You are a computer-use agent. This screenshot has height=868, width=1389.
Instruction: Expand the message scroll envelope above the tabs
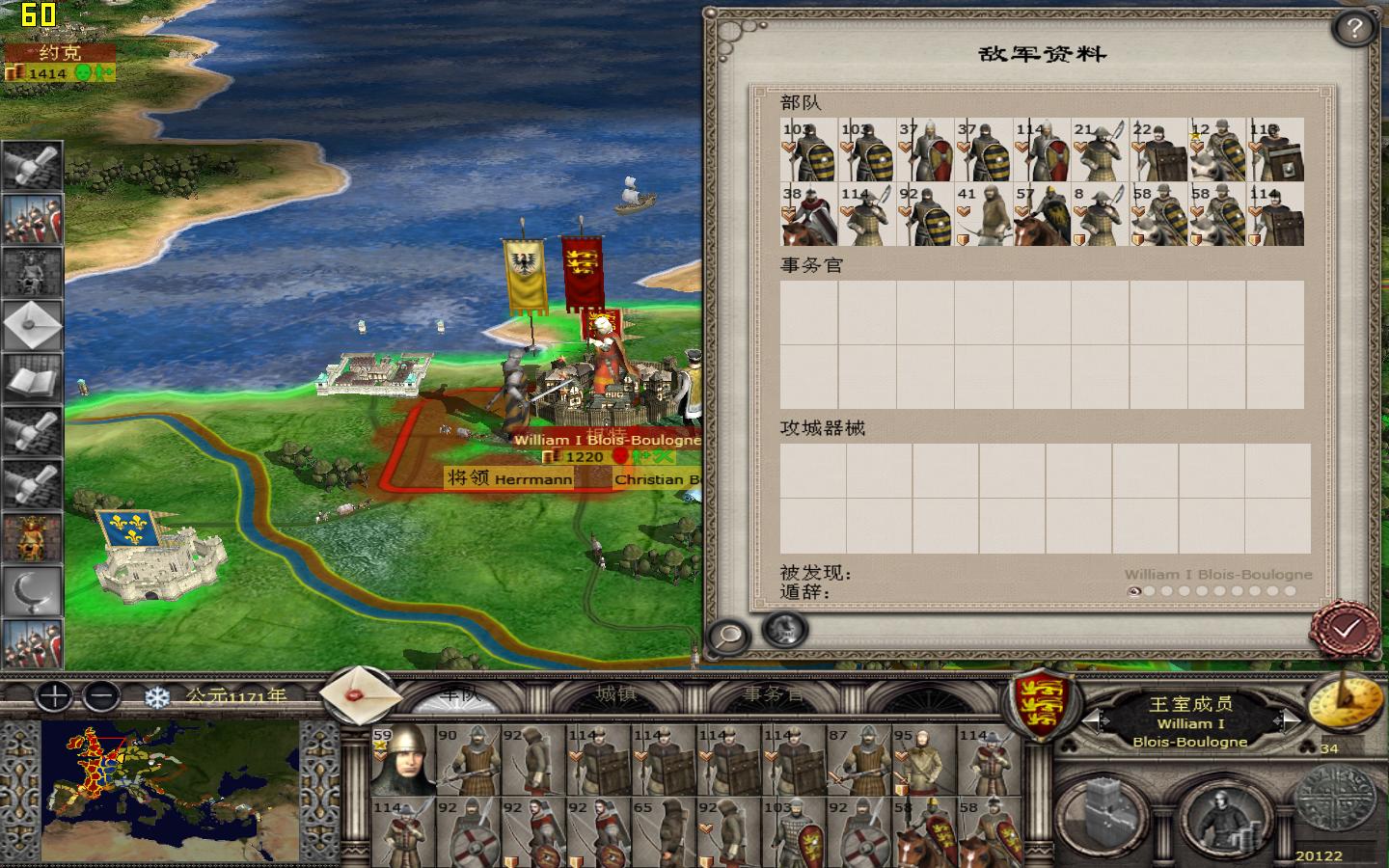point(359,697)
